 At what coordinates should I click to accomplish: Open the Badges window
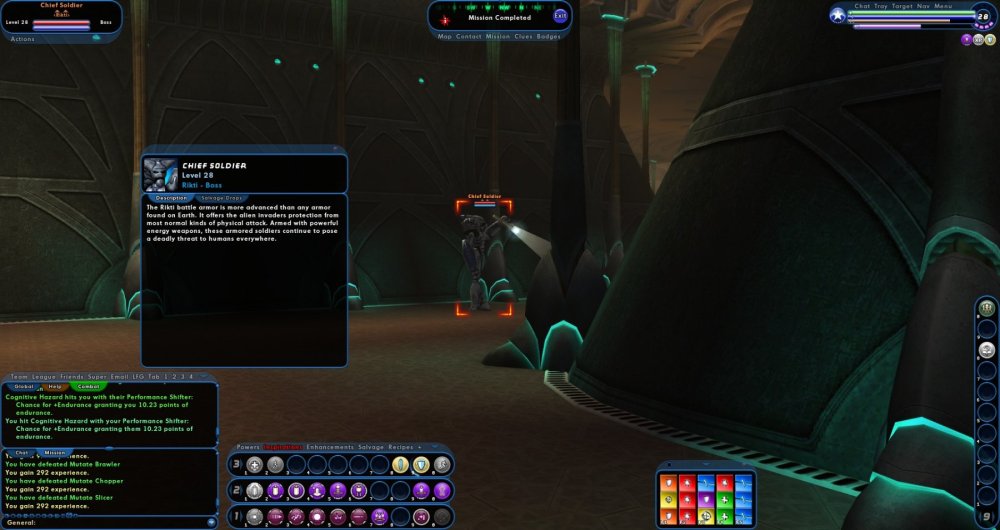(549, 36)
